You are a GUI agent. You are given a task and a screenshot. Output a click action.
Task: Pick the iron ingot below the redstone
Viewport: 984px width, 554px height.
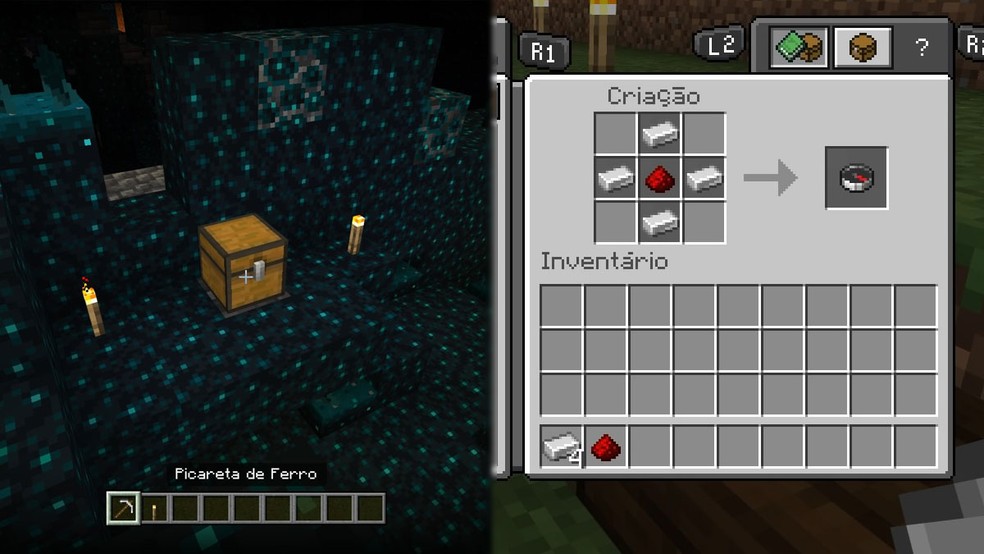[x=660, y=221]
